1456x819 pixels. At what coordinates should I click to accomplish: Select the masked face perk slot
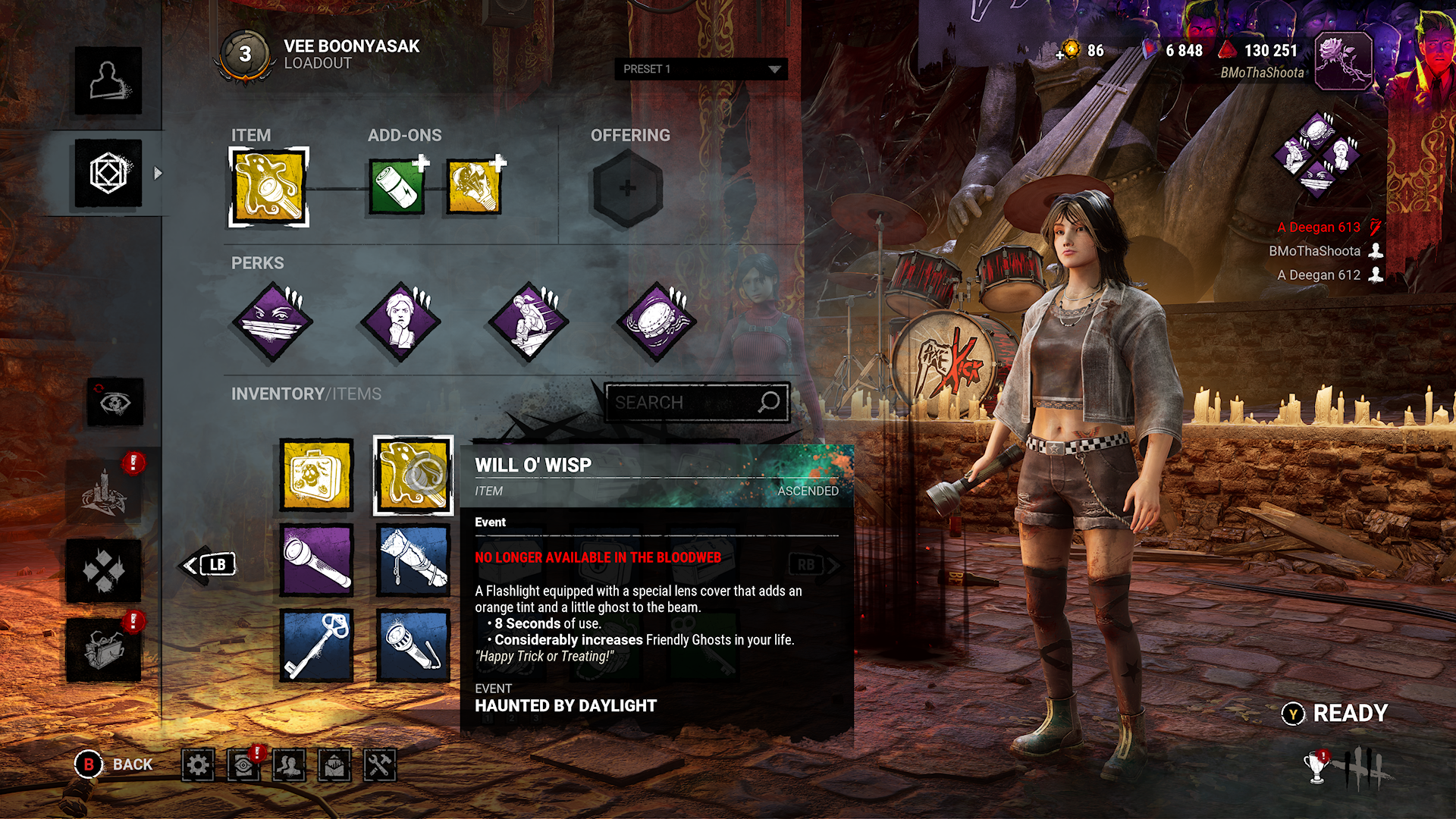pos(272,322)
